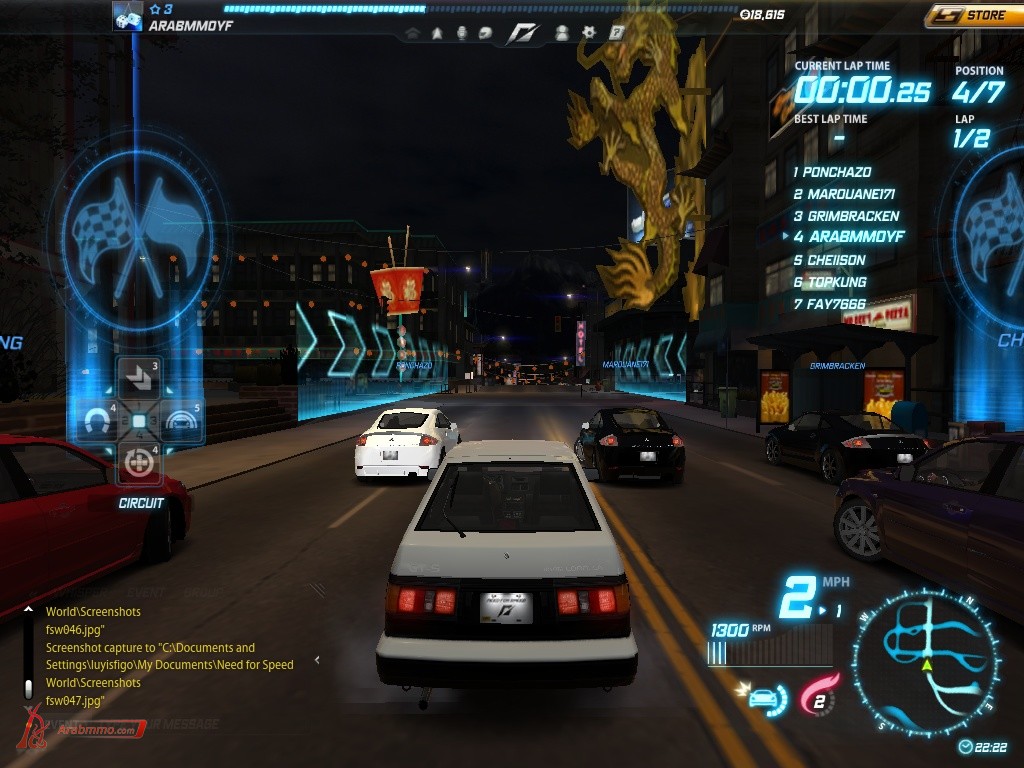Open the racing helmet driver icon
1024x768 pixels.
point(485,33)
